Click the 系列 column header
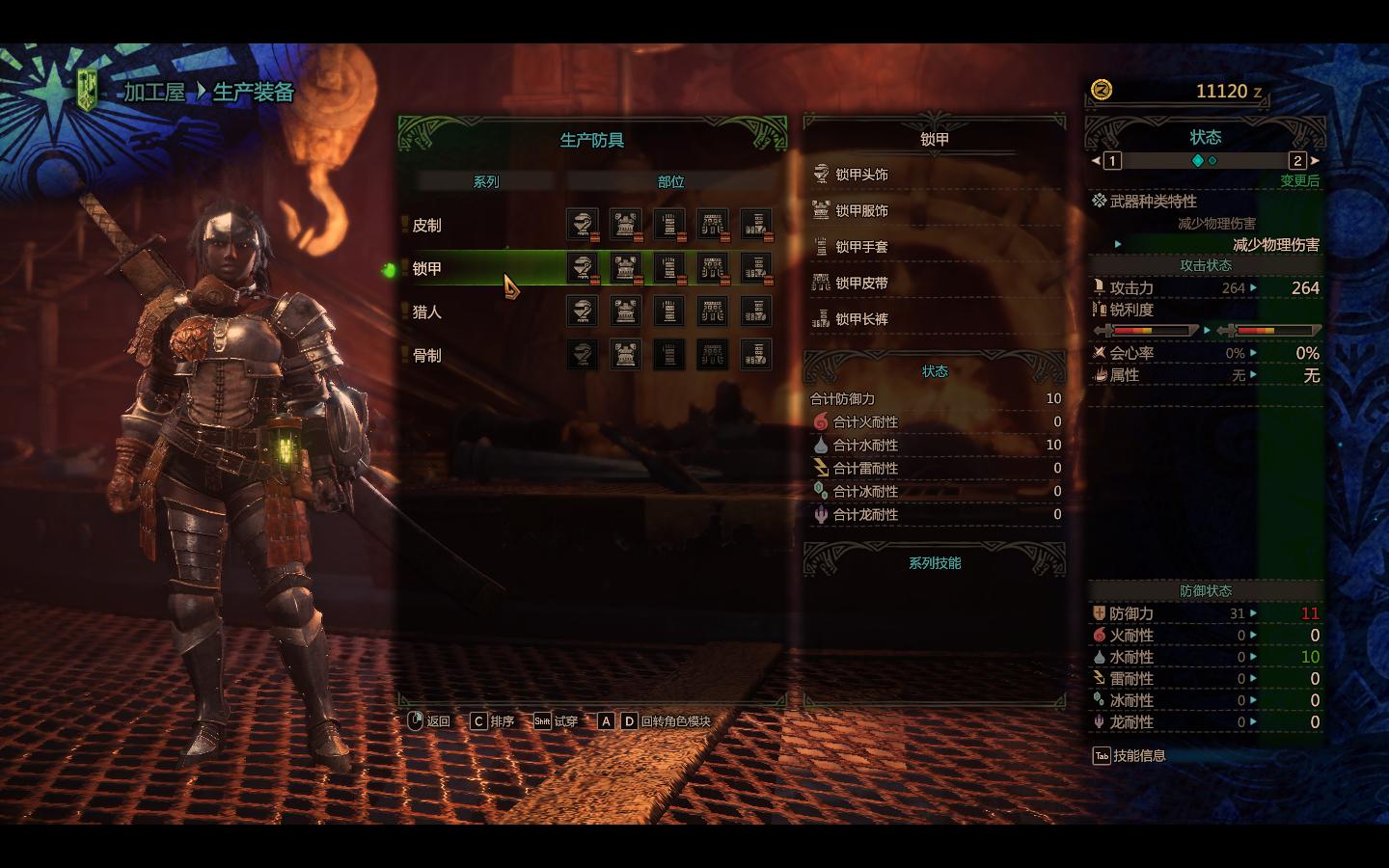Image resolution: width=1389 pixels, height=868 pixels. pyautogui.click(x=485, y=181)
